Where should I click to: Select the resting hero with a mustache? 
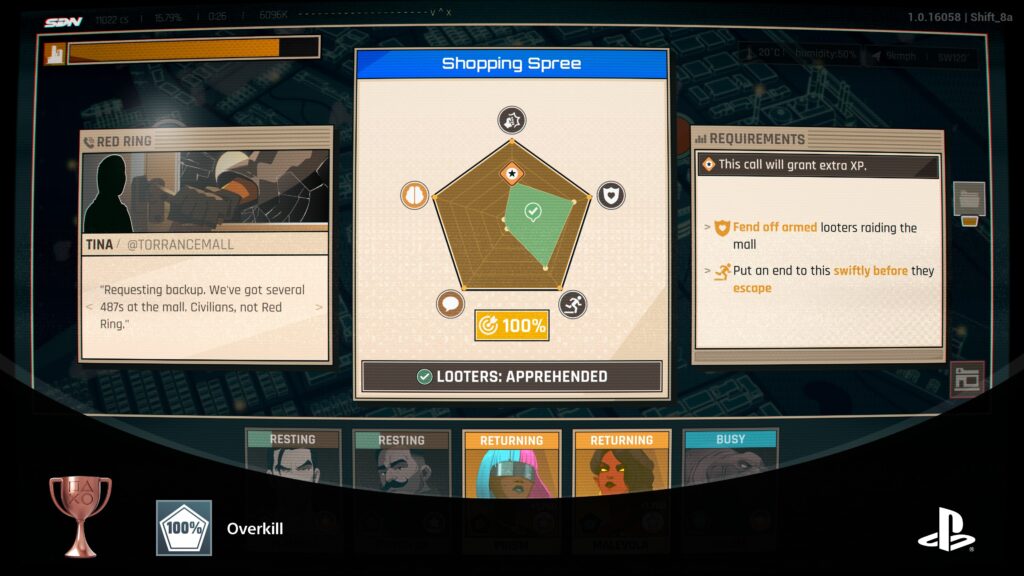coord(401,468)
